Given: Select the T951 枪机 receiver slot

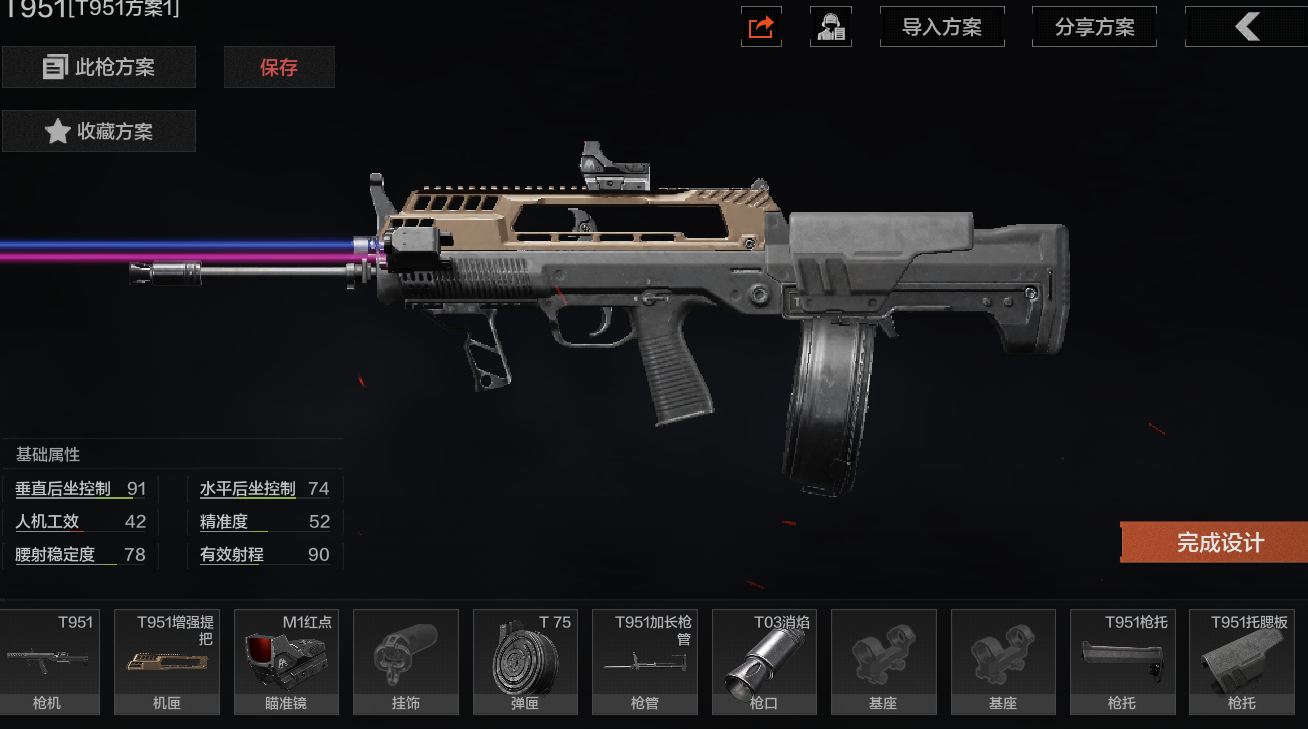Looking at the screenshot, I should [x=48, y=661].
